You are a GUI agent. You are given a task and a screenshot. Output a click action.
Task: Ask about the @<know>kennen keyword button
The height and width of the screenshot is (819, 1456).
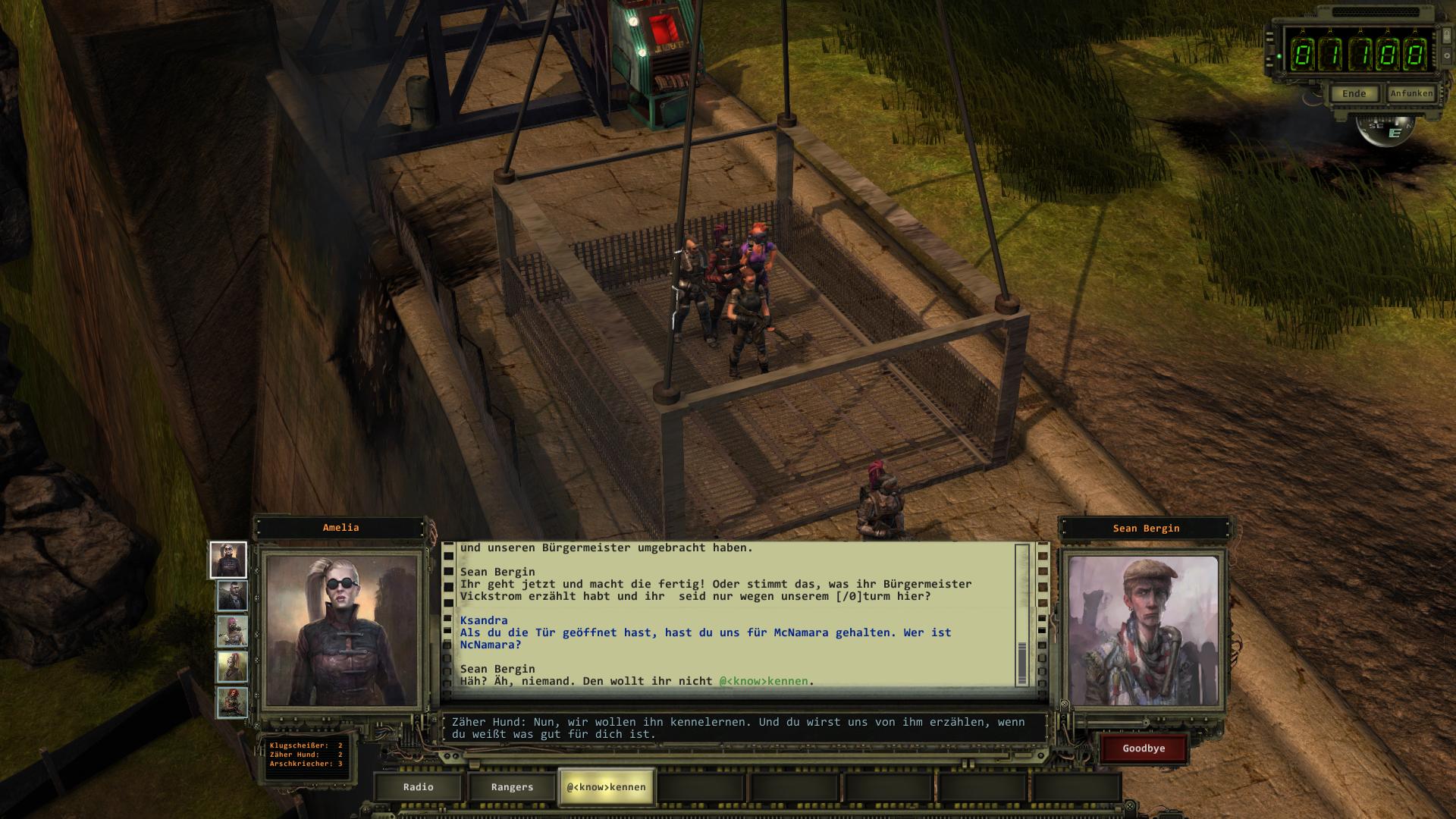point(606,787)
